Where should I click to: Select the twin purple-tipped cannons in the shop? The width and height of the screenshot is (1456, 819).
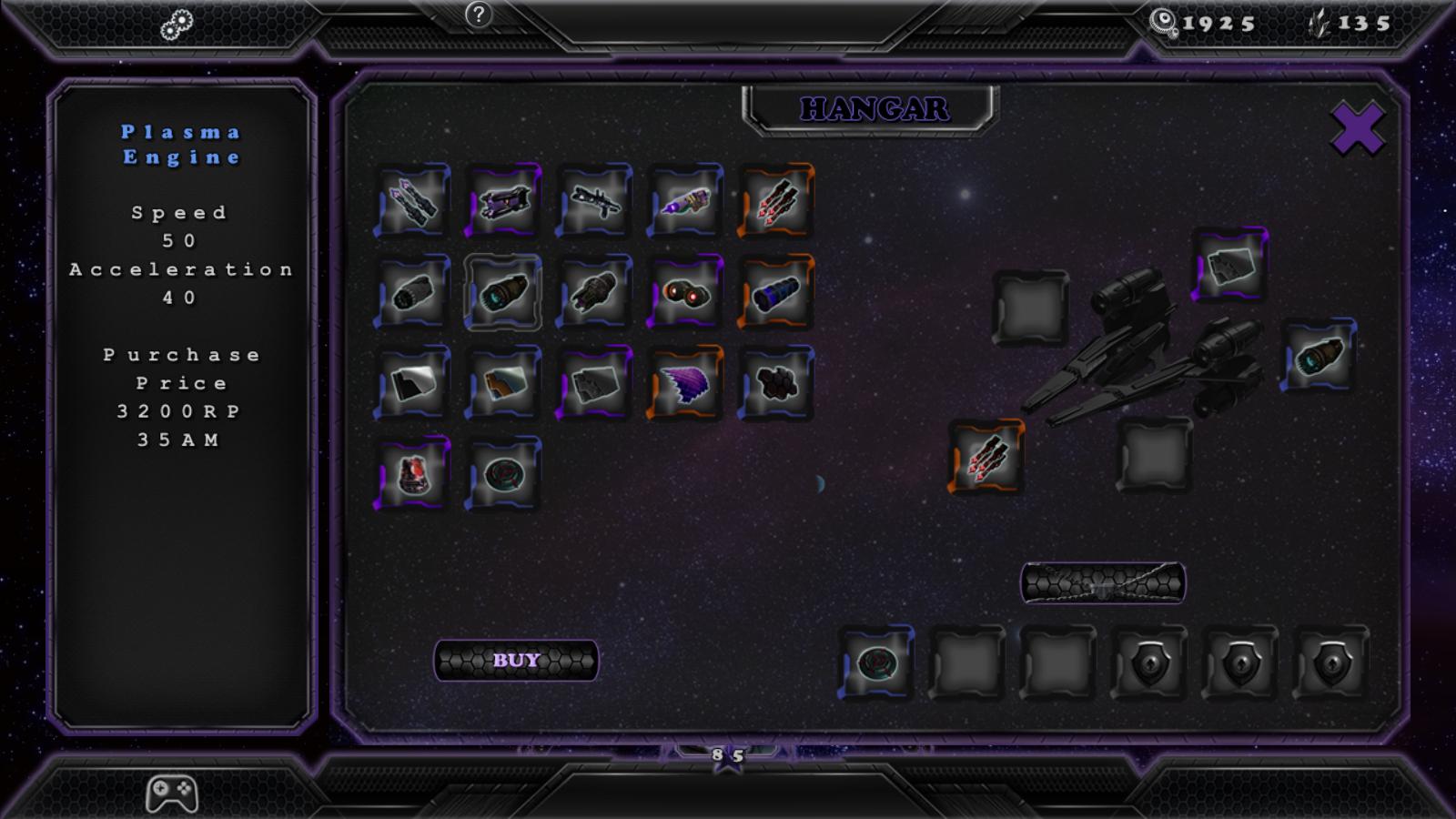click(412, 201)
